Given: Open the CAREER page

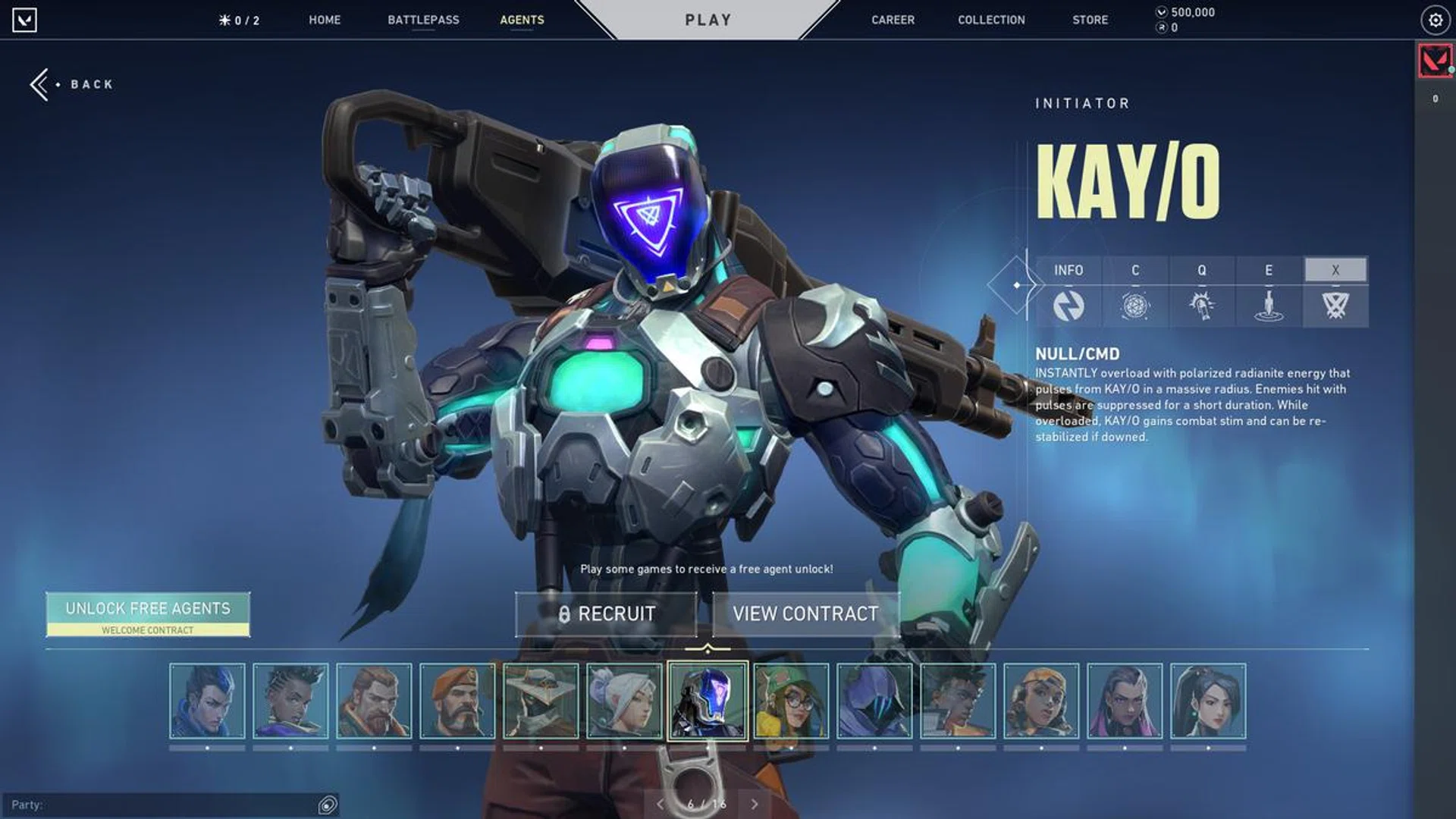Looking at the screenshot, I should pyautogui.click(x=893, y=20).
